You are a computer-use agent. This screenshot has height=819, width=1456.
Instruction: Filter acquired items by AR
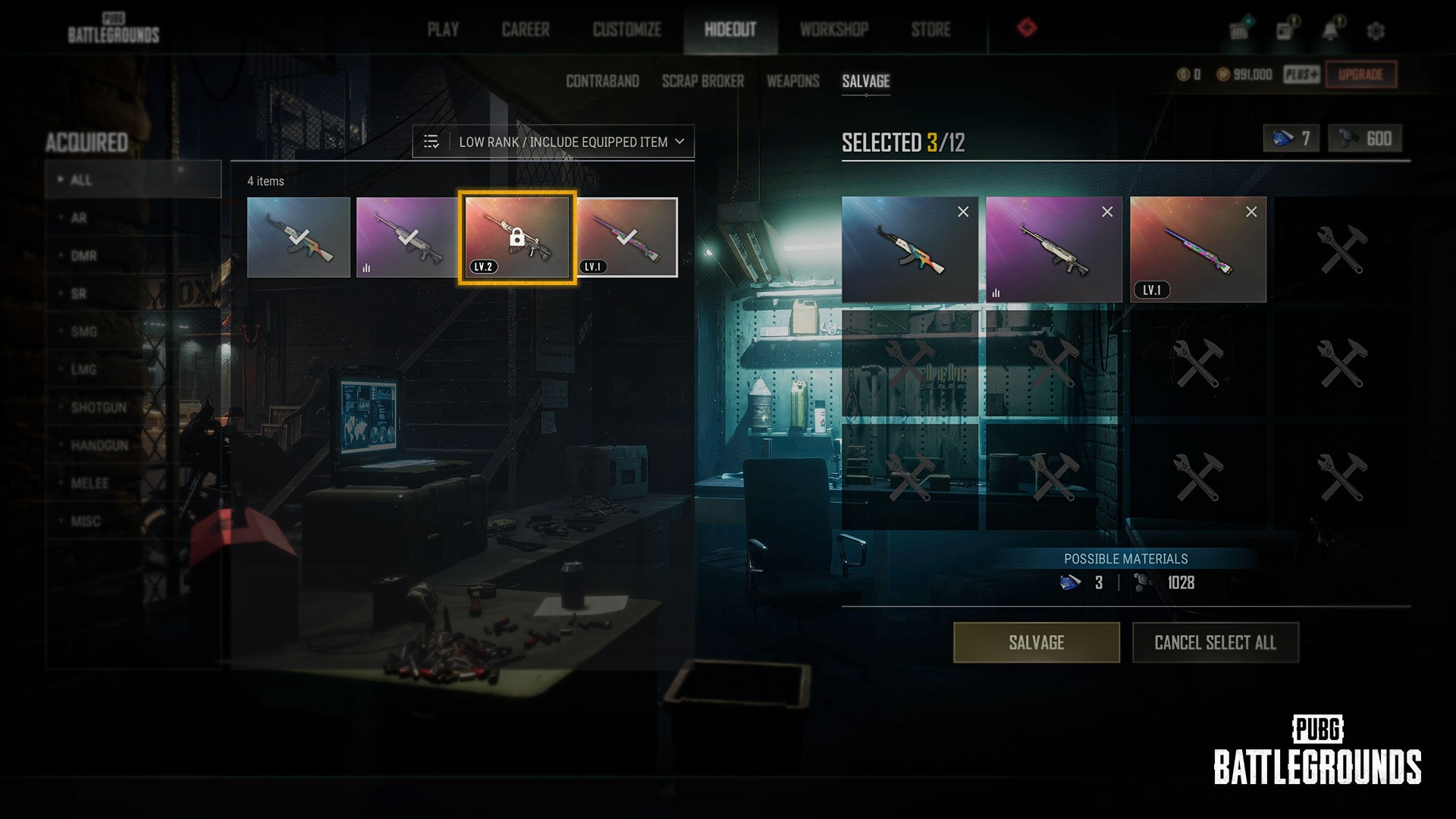pyautogui.click(x=79, y=218)
